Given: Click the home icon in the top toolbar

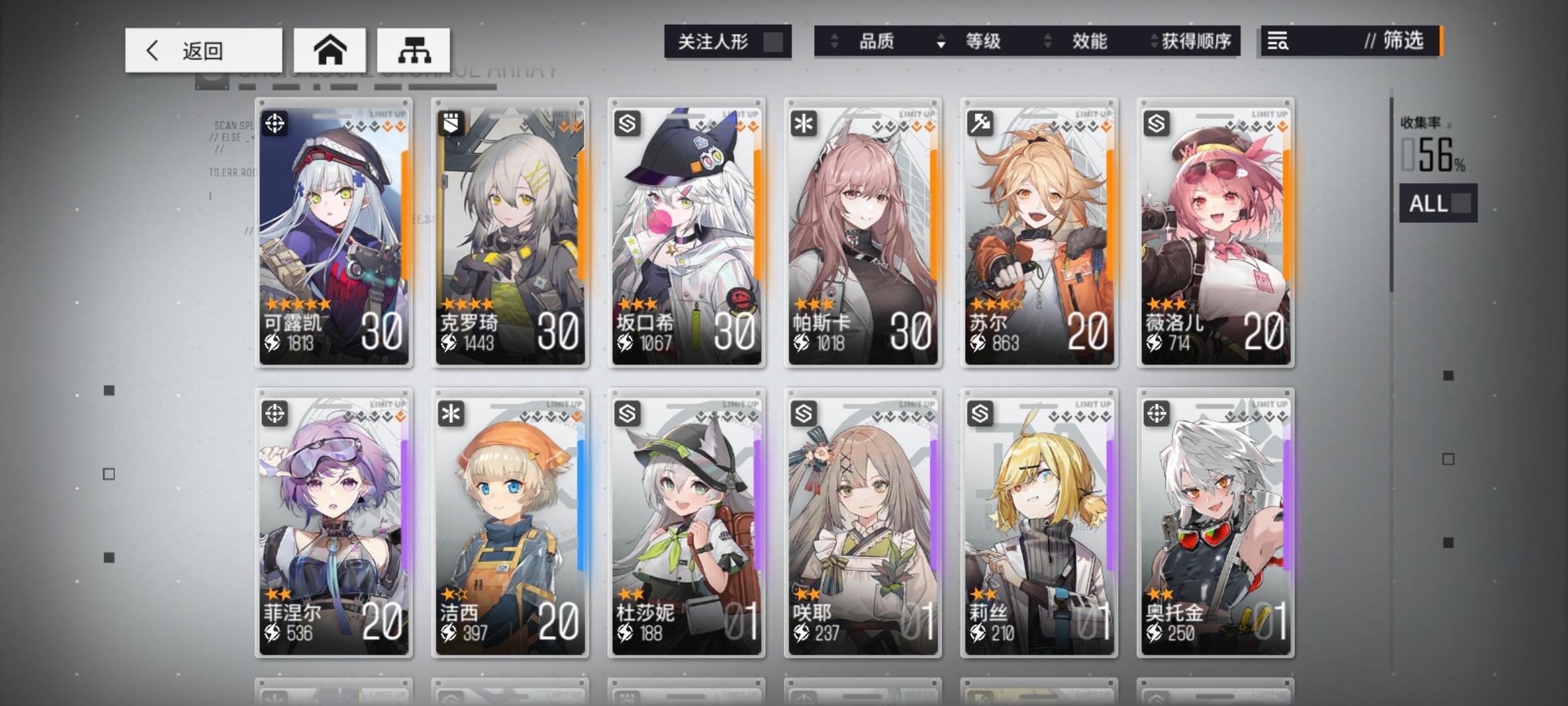Looking at the screenshot, I should [331, 49].
